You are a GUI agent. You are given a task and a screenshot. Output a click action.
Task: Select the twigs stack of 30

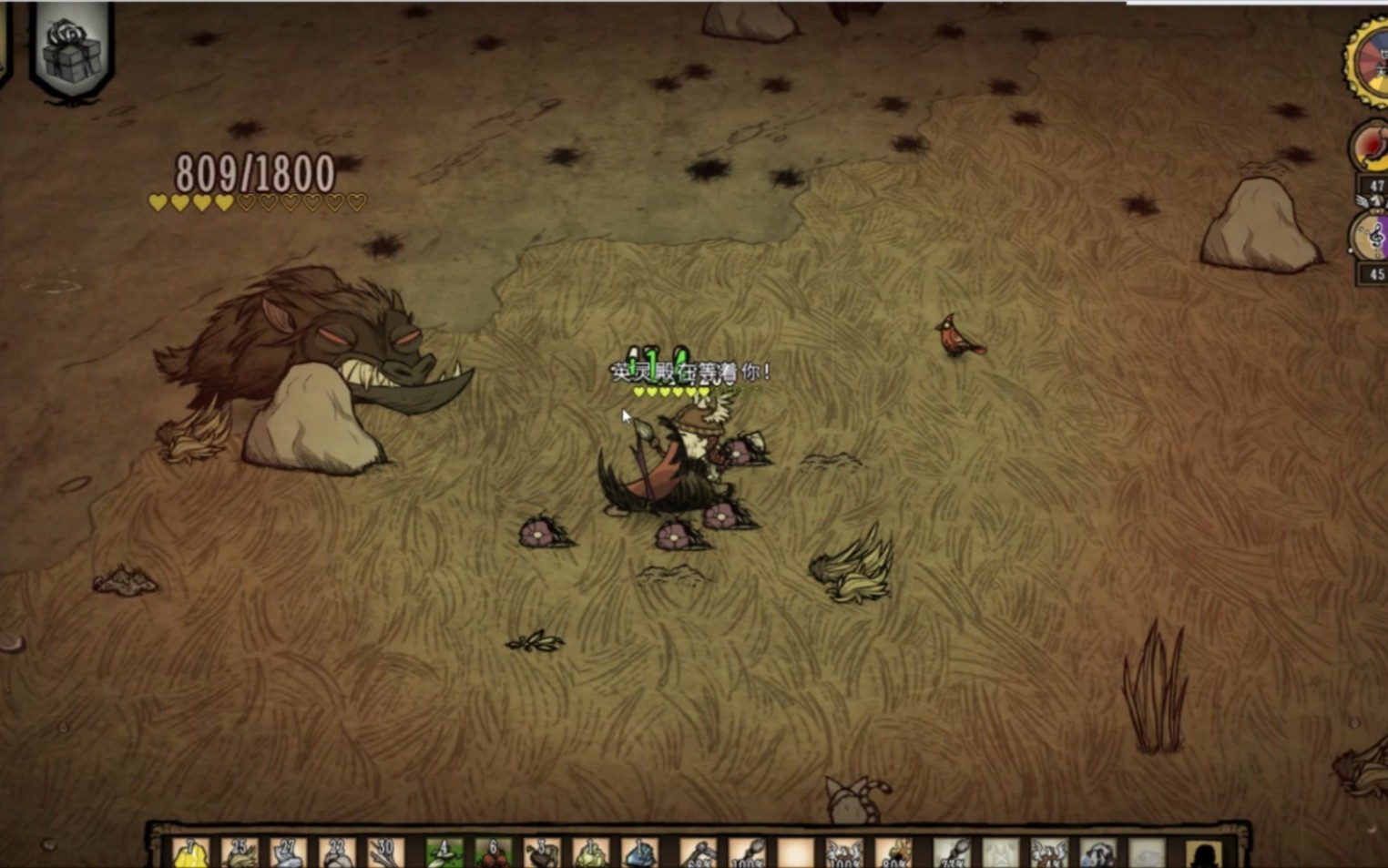(x=385, y=853)
